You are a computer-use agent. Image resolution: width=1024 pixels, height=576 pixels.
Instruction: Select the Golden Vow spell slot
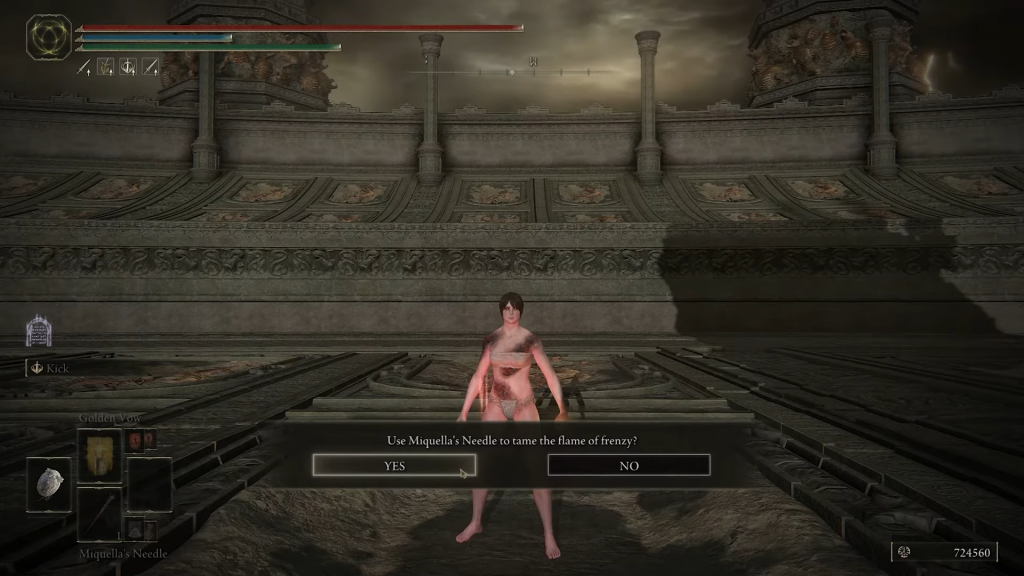[100, 455]
